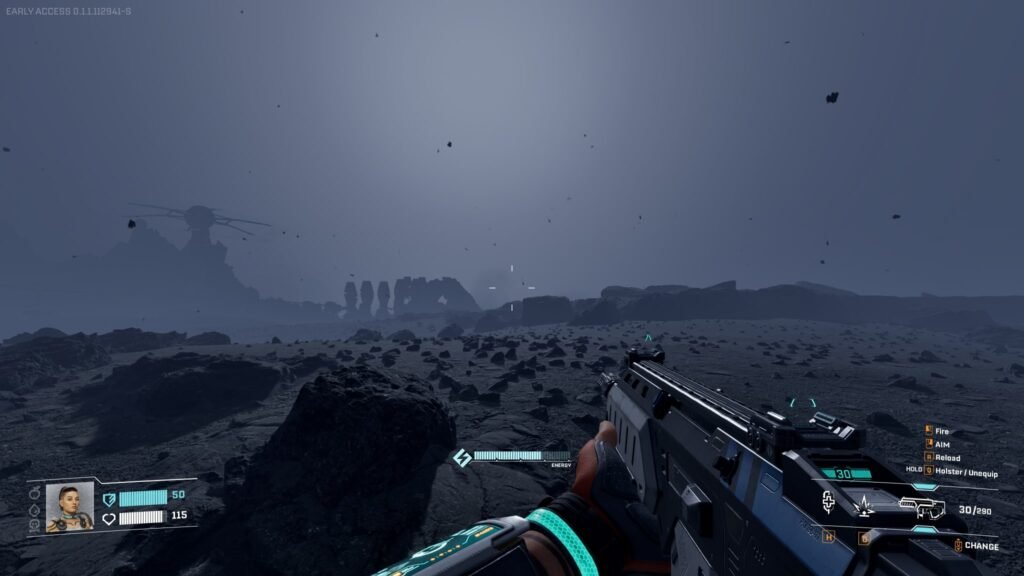Select the rifle weapon icon

(x=921, y=508)
